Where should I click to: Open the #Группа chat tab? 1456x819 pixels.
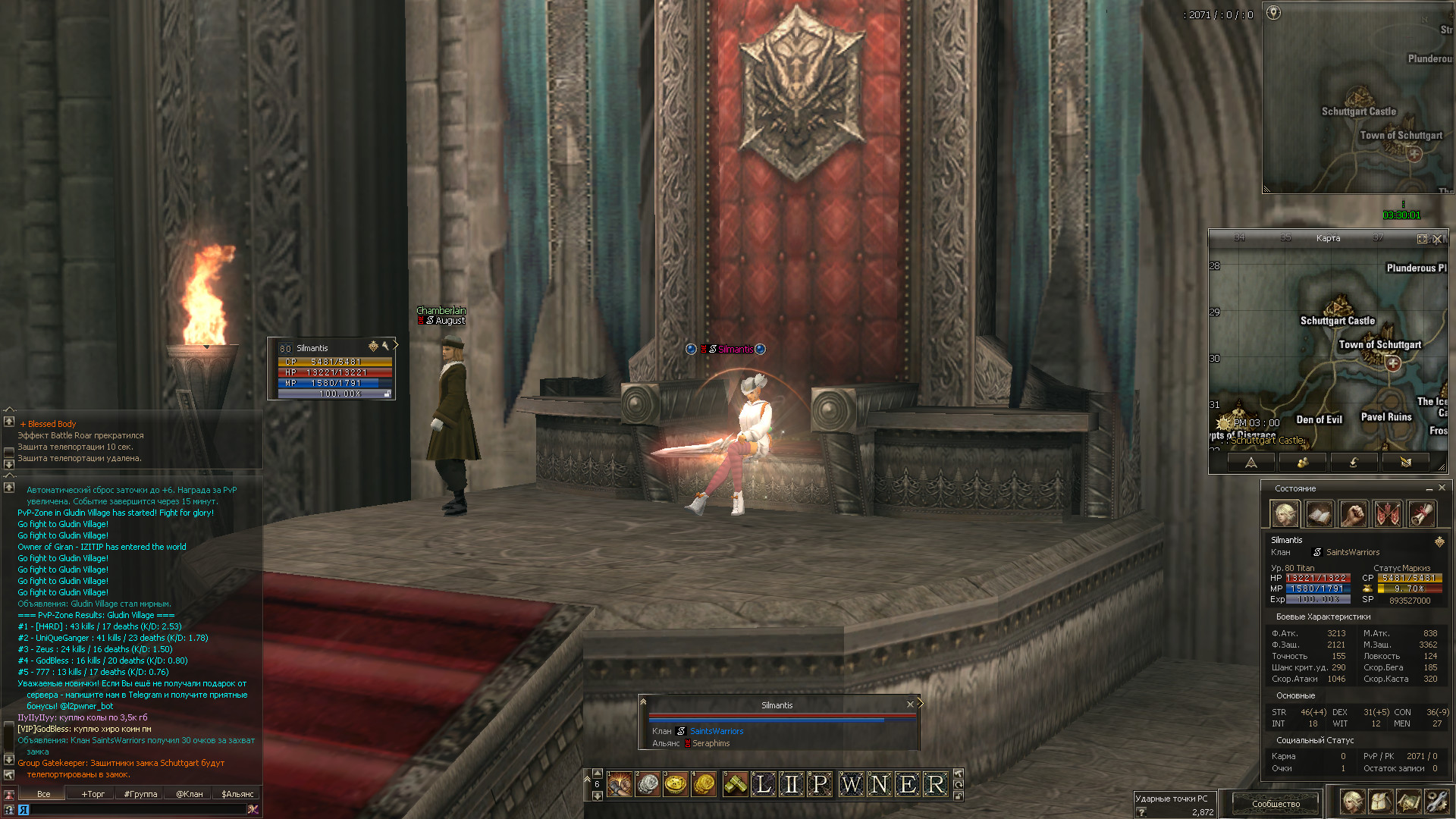[x=140, y=794]
